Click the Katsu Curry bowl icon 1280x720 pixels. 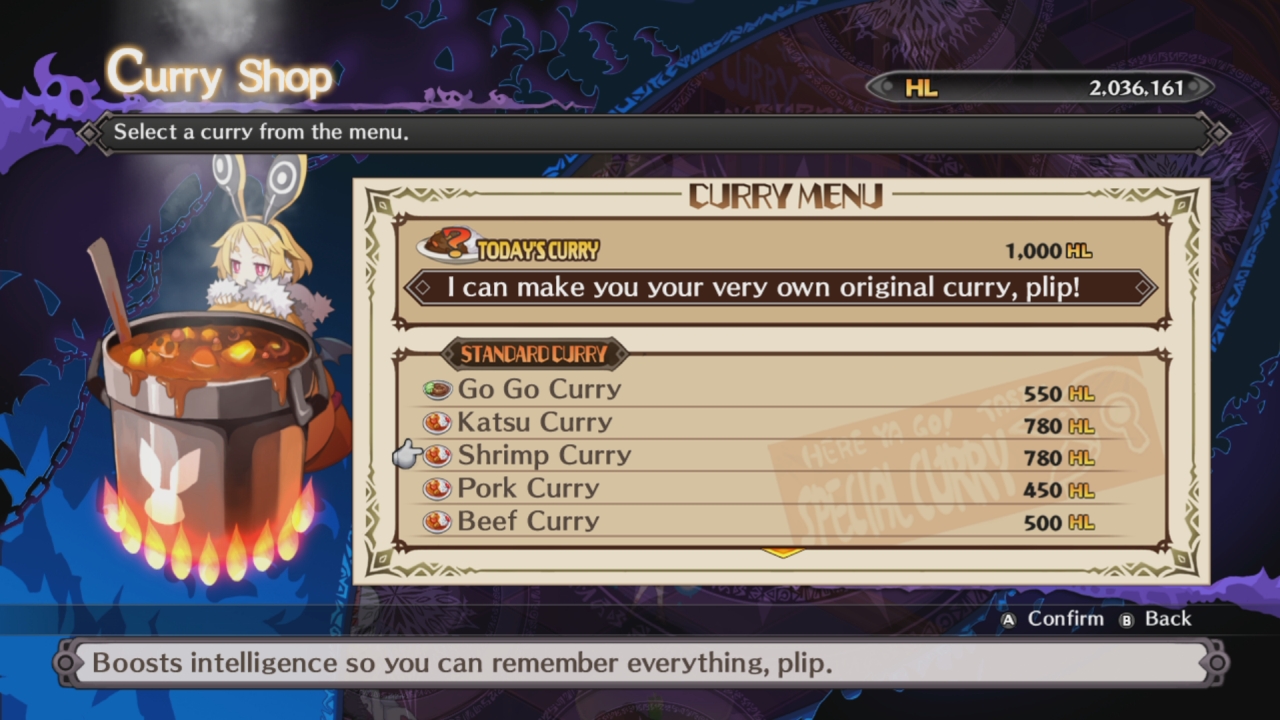437,421
